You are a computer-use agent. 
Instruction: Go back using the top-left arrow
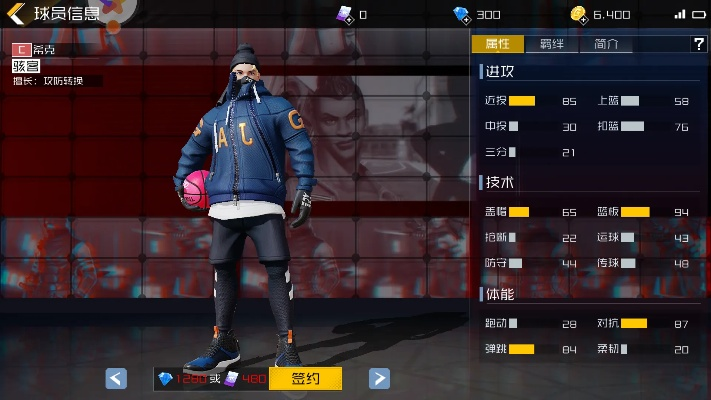point(16,14)
